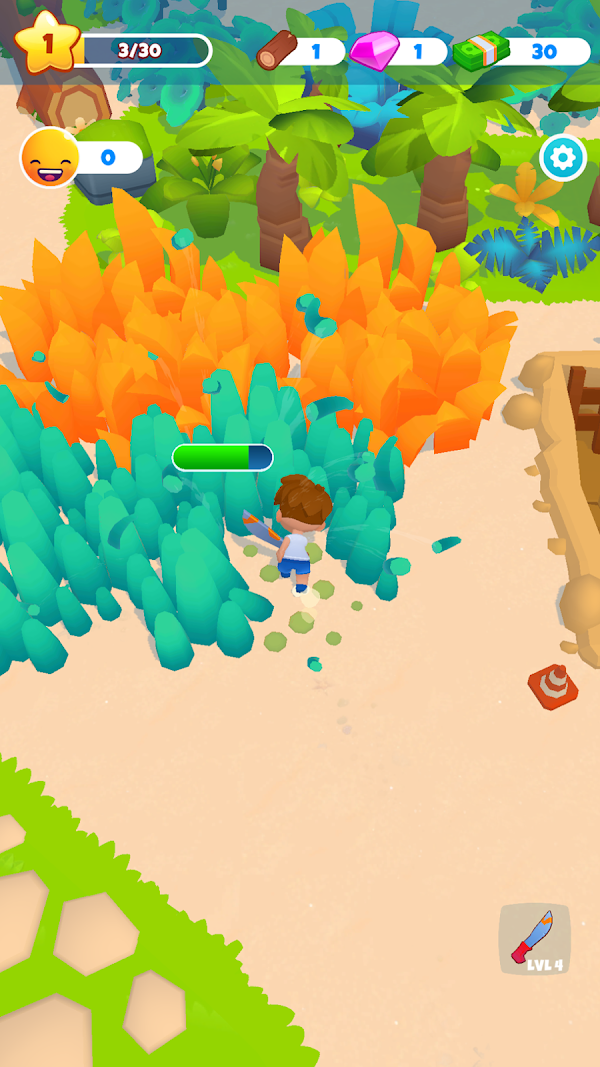Tap the machete LVL 4 tool icon

534,939
